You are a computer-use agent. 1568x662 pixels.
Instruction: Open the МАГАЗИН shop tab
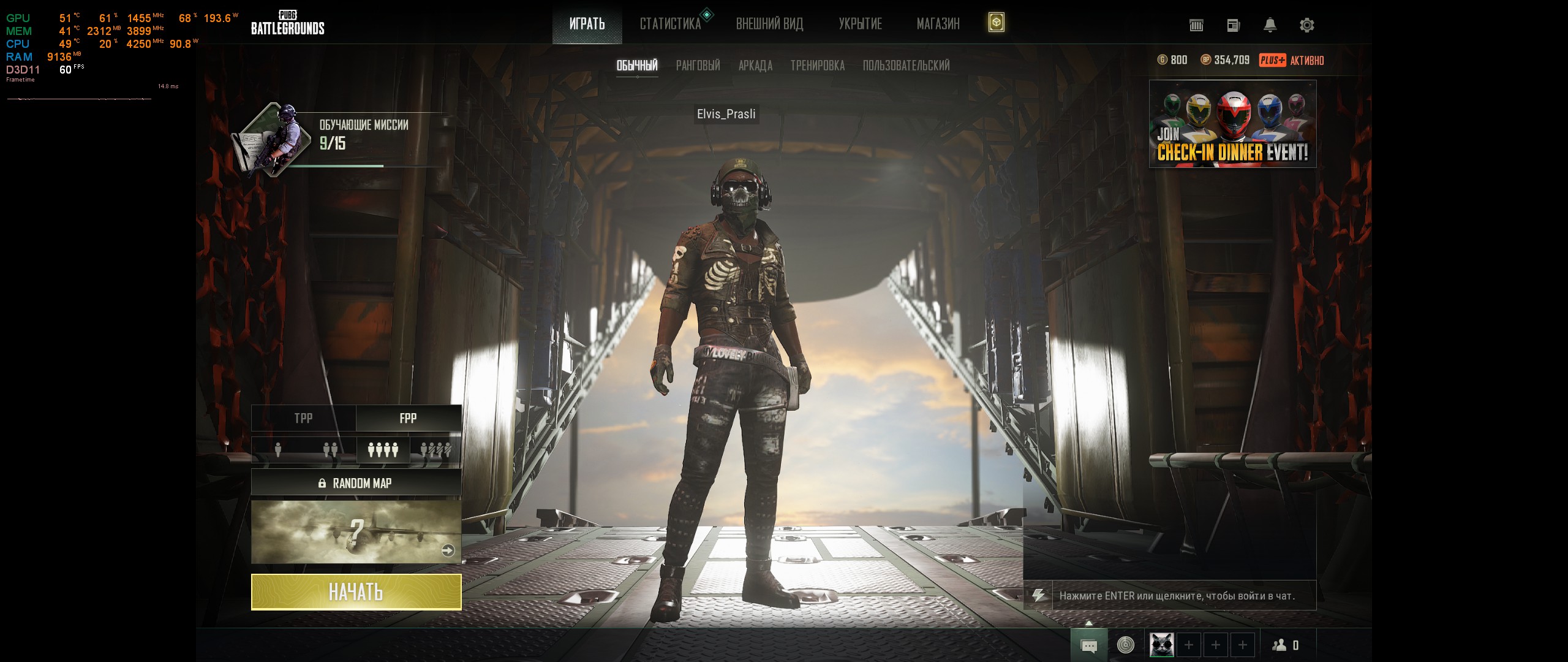(x=938, y=24)
